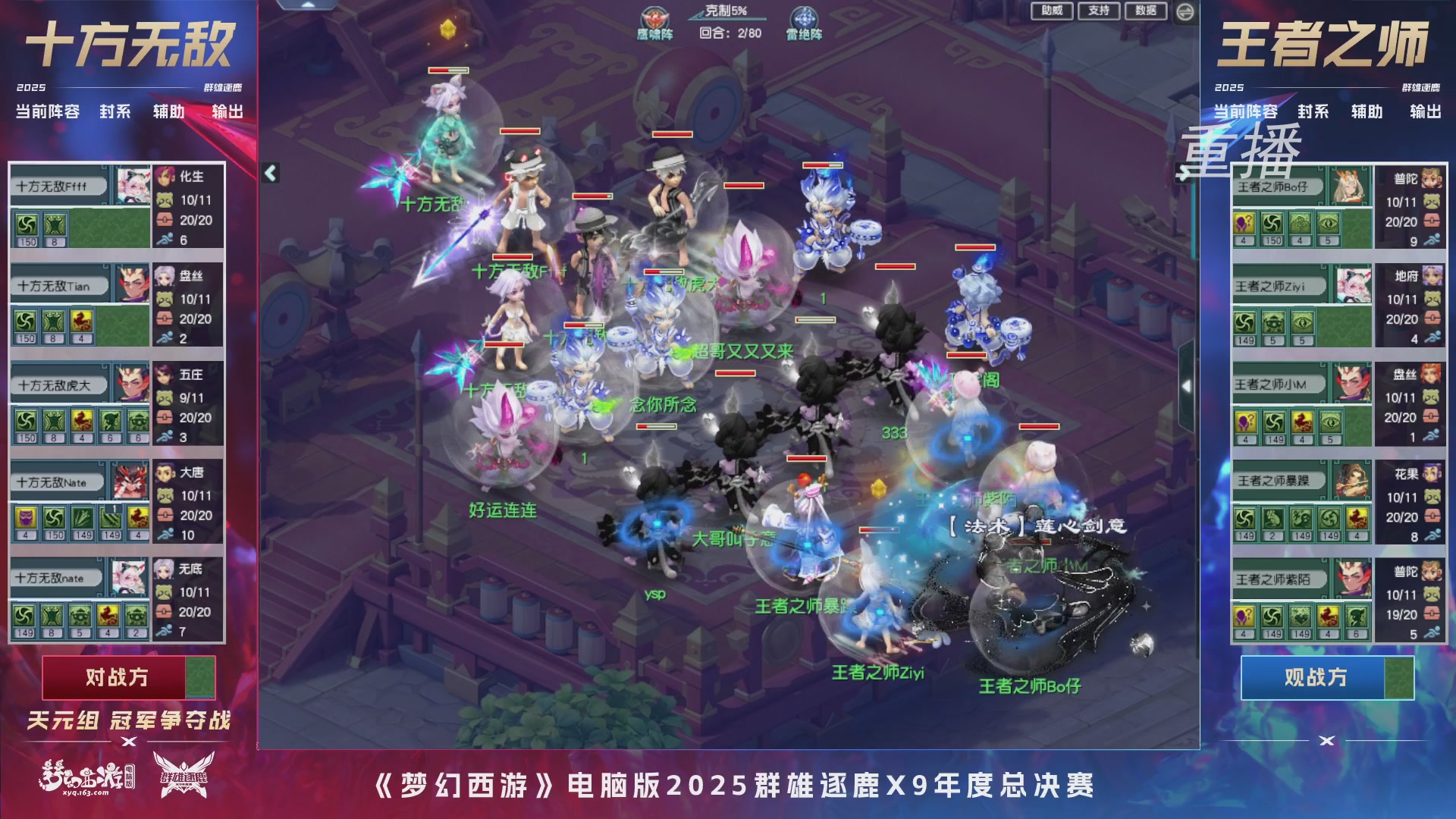The image size is (1456, 819).
Task: Click the skill icon showing 150 under 十方无敌Ffff
Action: tap(27, 226)
